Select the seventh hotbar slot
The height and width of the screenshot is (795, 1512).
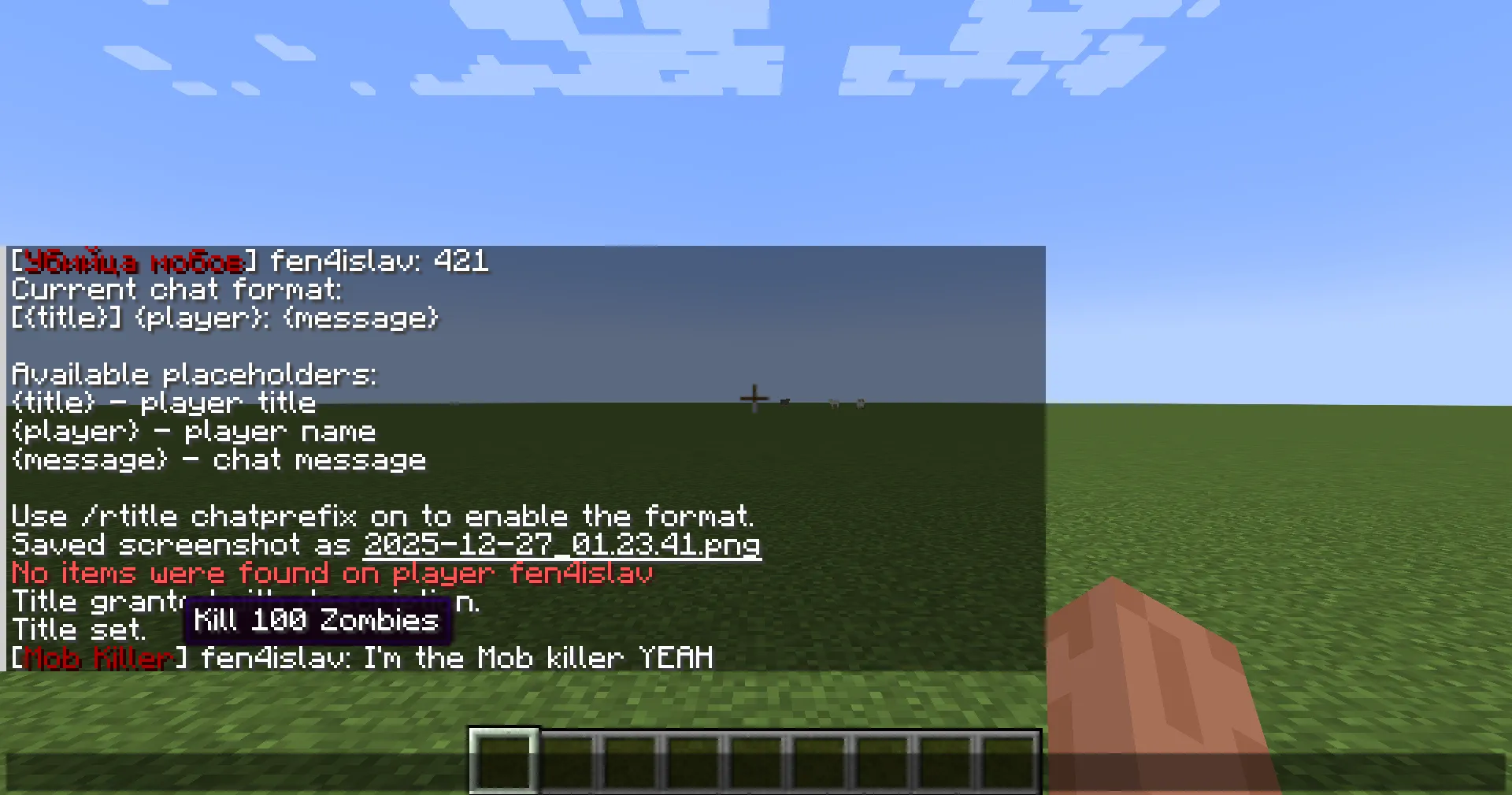[882, 760]
